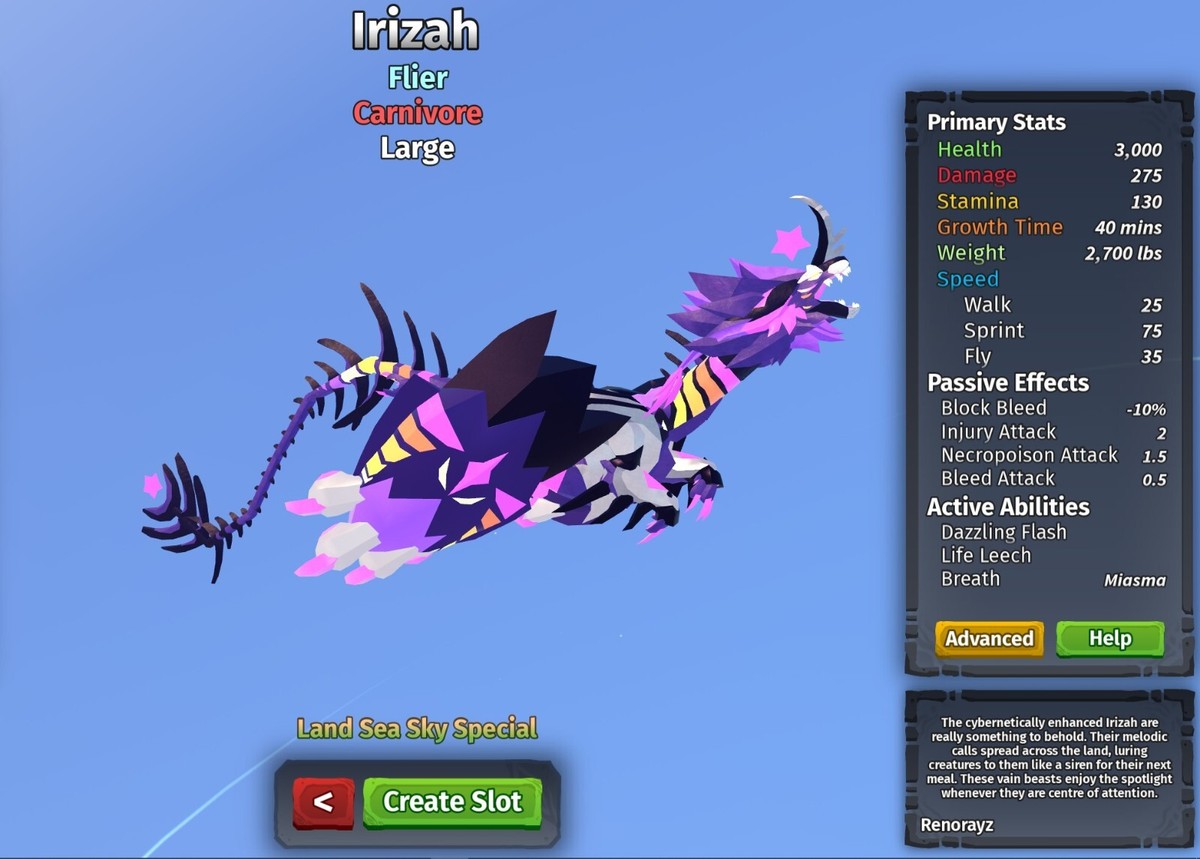Open the Advanced stats view
Screen dimensions: 1200x859
989,639
